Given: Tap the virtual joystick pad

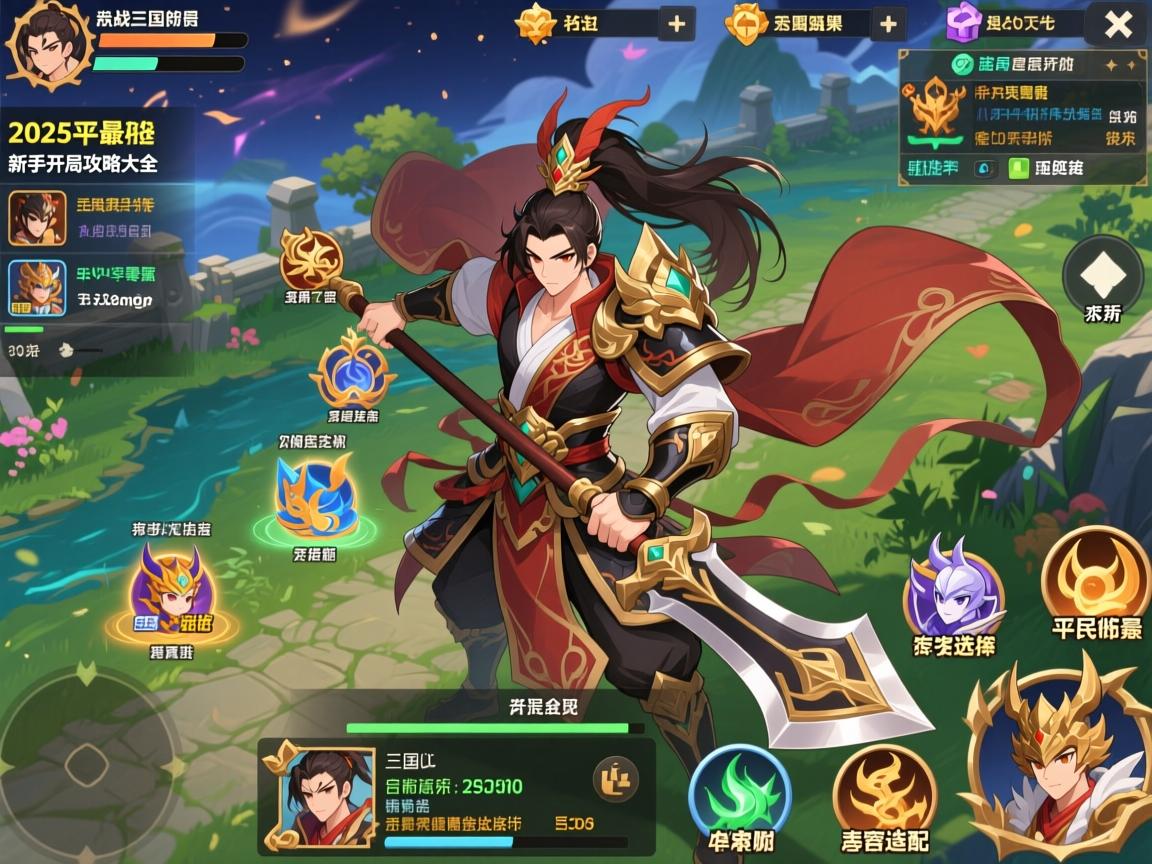Looking at the screenshot, I should [x=87, y=766].
